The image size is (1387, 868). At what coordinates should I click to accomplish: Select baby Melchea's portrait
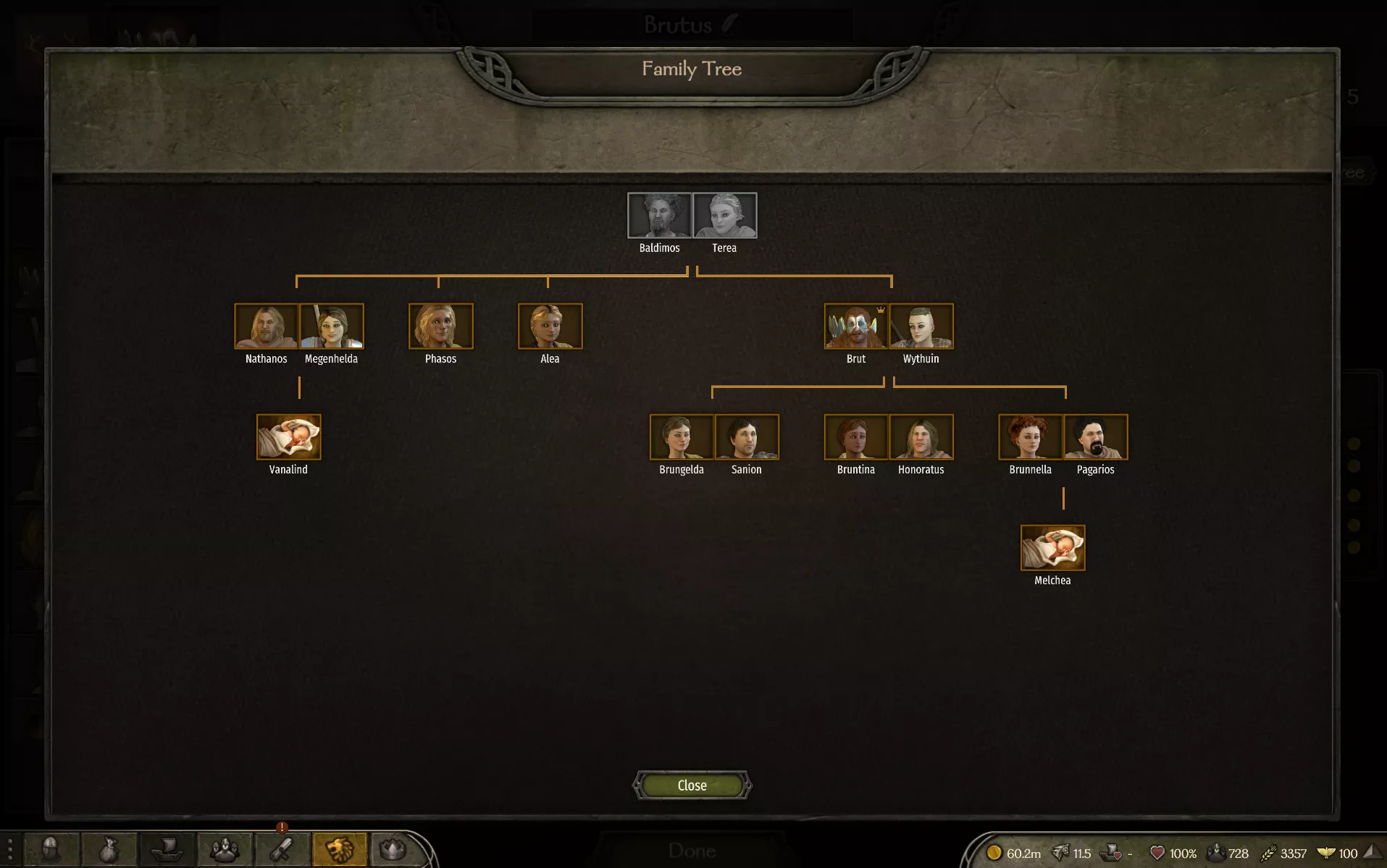pyautogui.click(x=1052, y=547)
